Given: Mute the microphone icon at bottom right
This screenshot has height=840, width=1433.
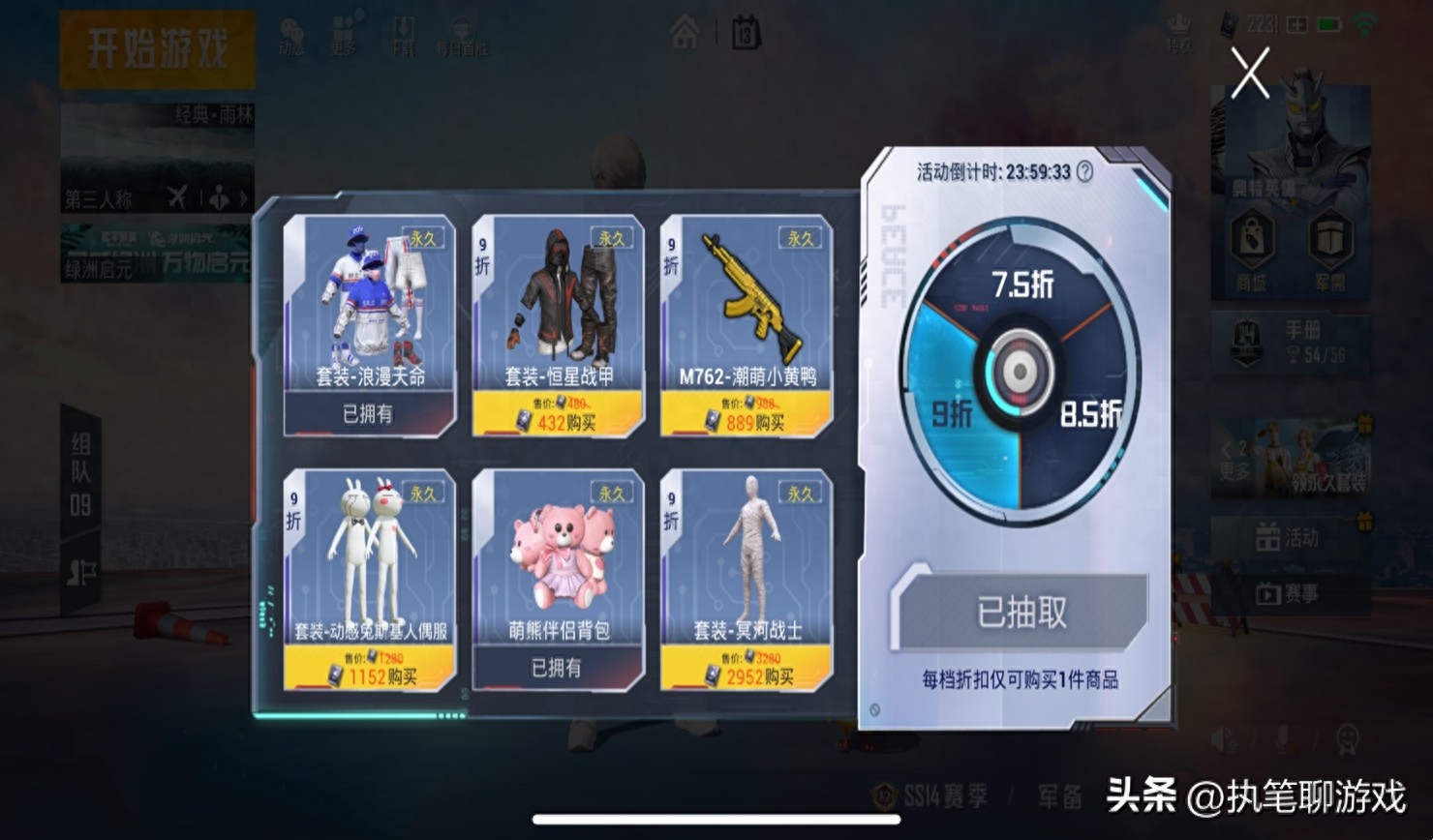Looking at the screenshot, I should pyautogui.click(x=1282, y=738).
